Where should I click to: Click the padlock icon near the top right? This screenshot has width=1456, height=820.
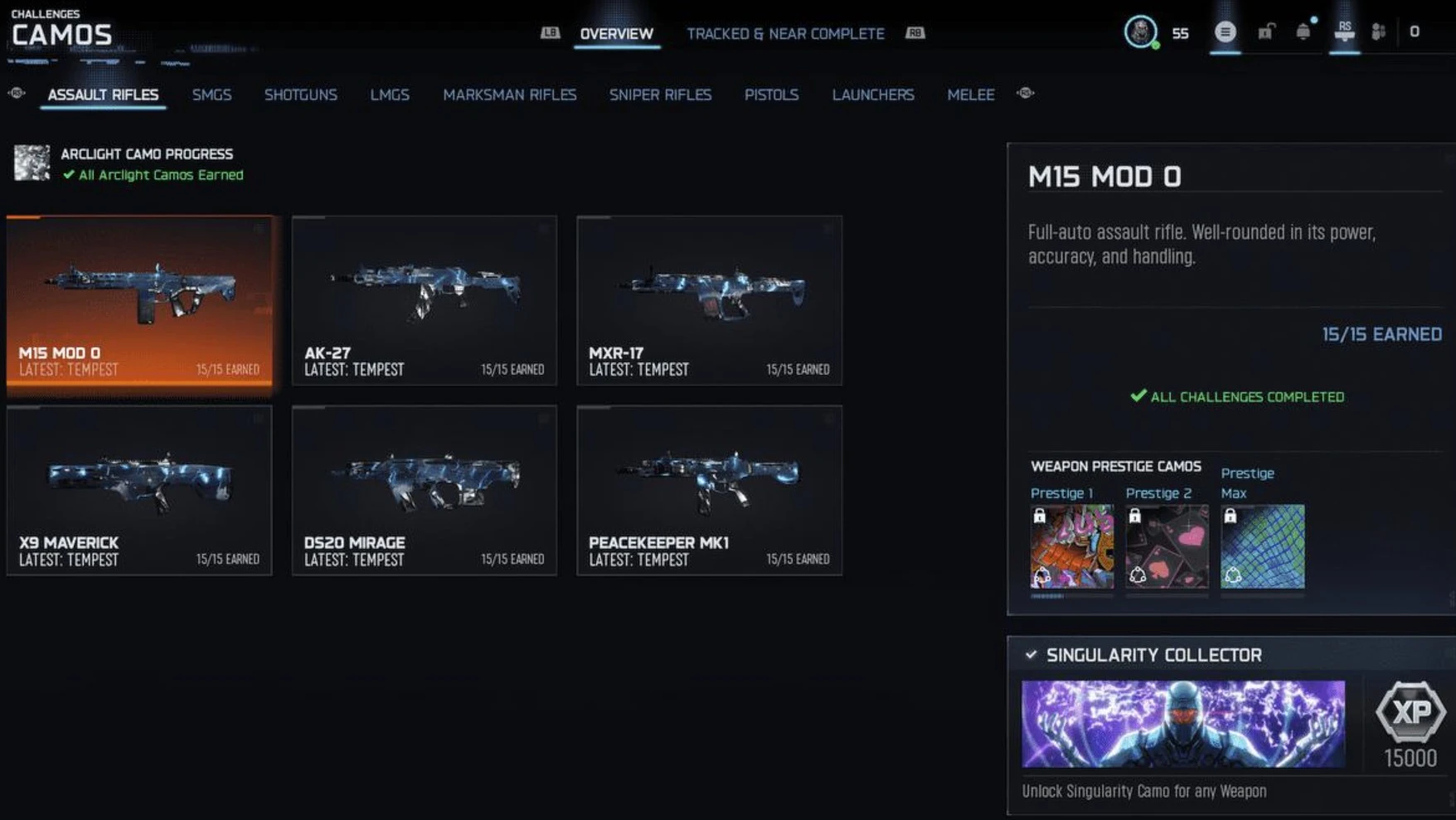click(1266, 32)
